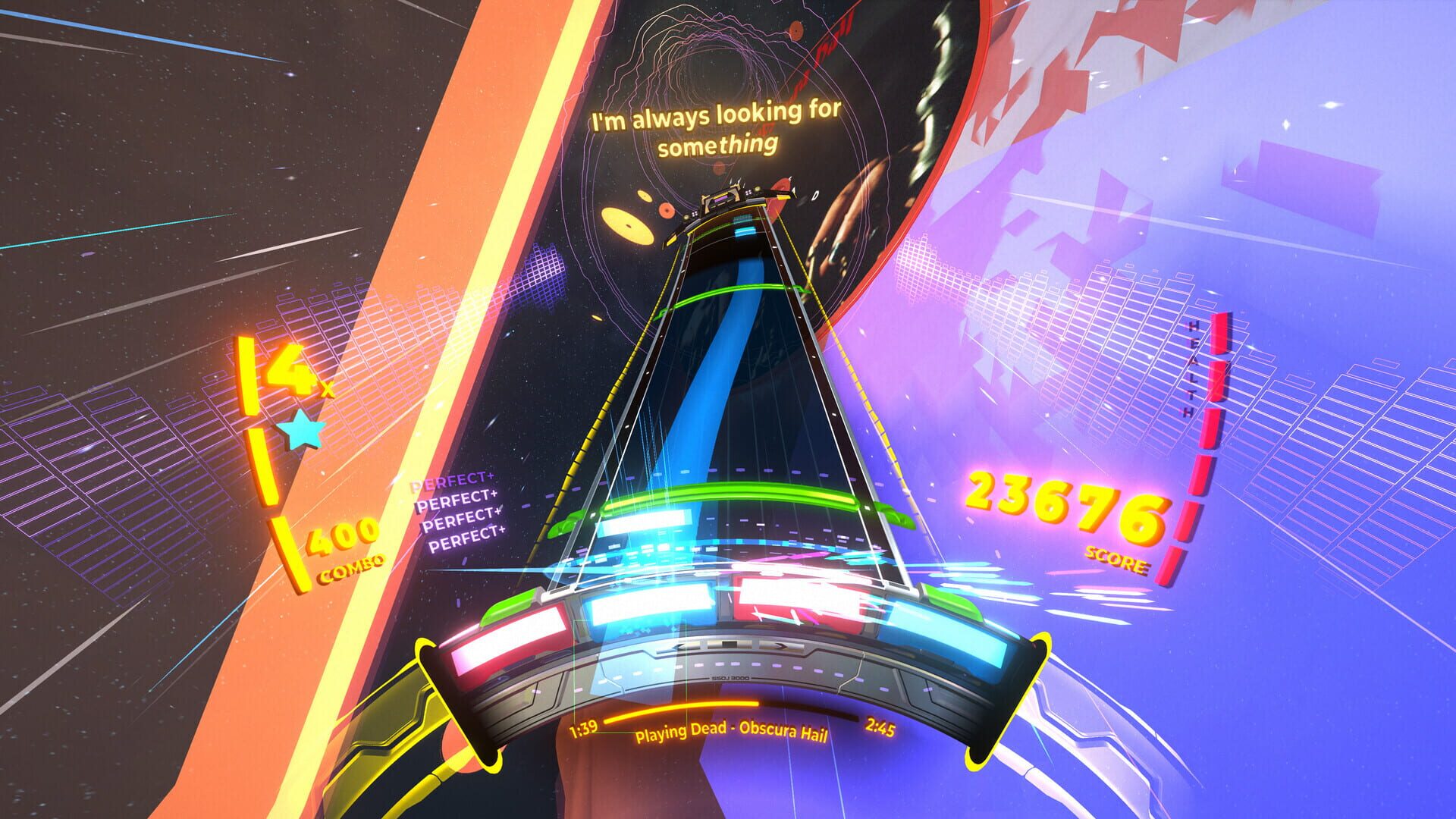This screenshot has width=1456, height=819.
Task: Click the lyric line 'I'm always looking for something'
Action: pos(716,127)
